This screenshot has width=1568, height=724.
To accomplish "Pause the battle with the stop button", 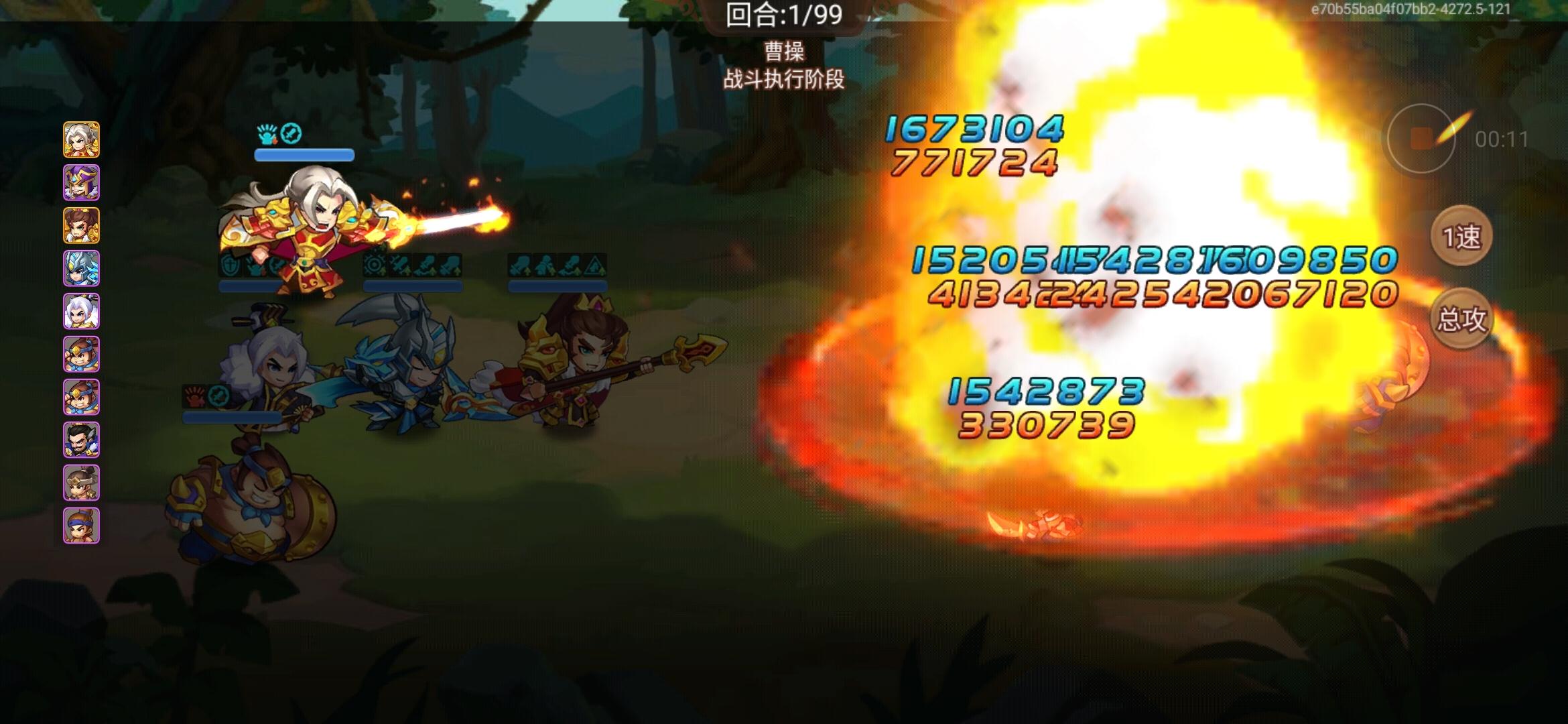I will pos(1423,137).
